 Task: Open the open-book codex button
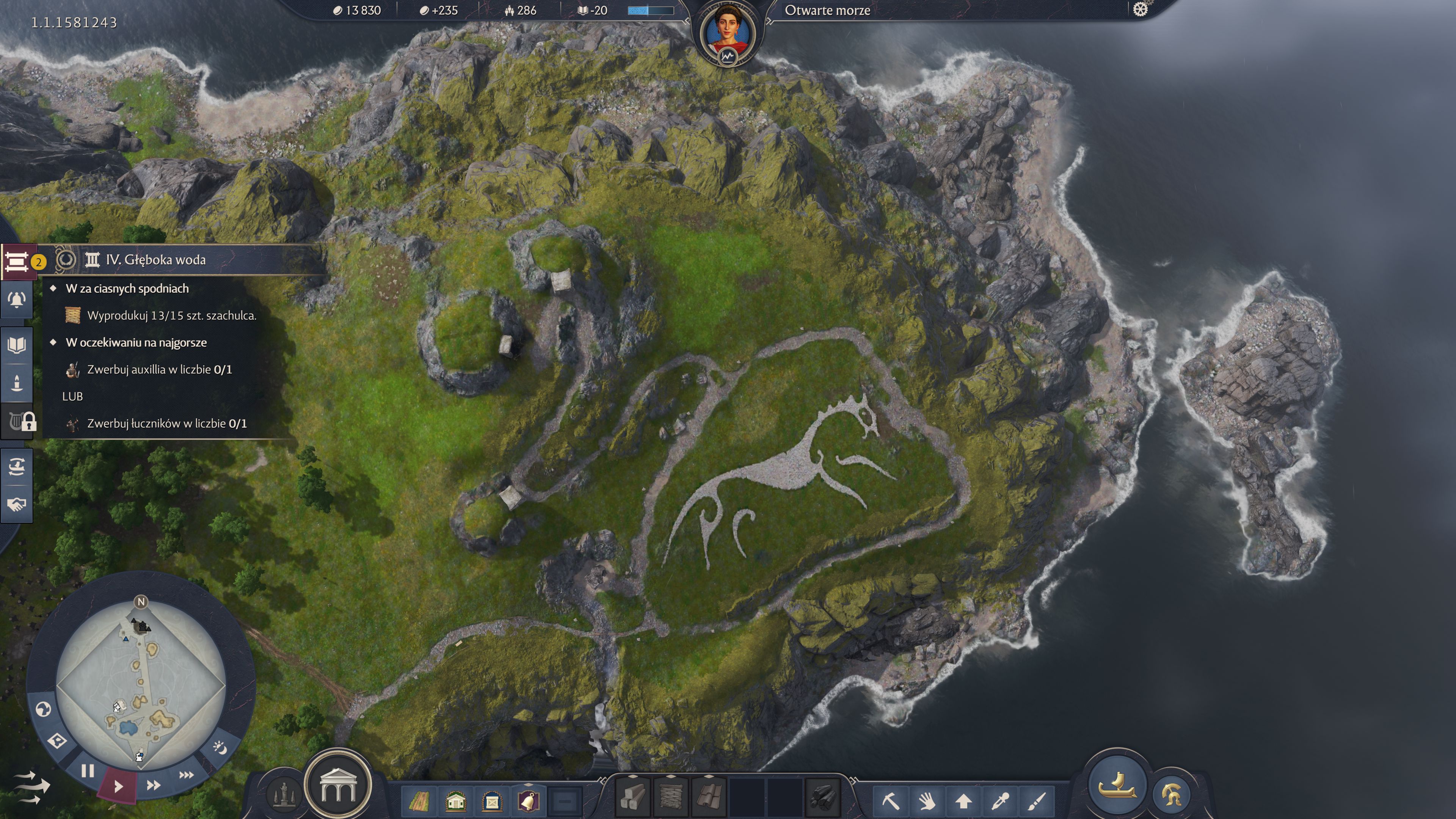coord(16,345)
